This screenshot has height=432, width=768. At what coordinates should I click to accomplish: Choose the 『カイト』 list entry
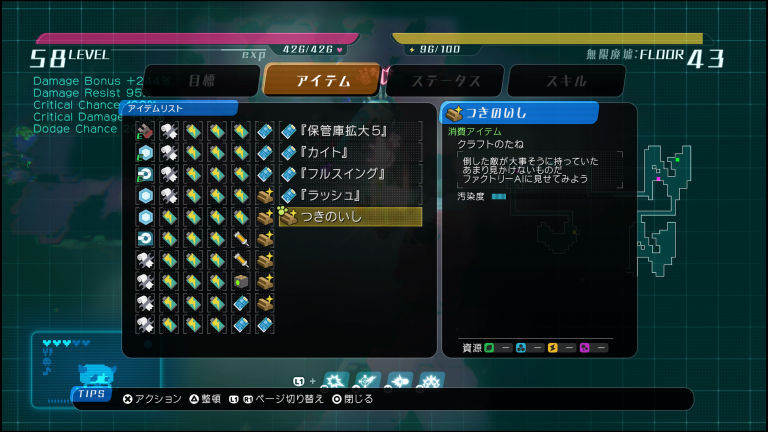pos(349,152)
